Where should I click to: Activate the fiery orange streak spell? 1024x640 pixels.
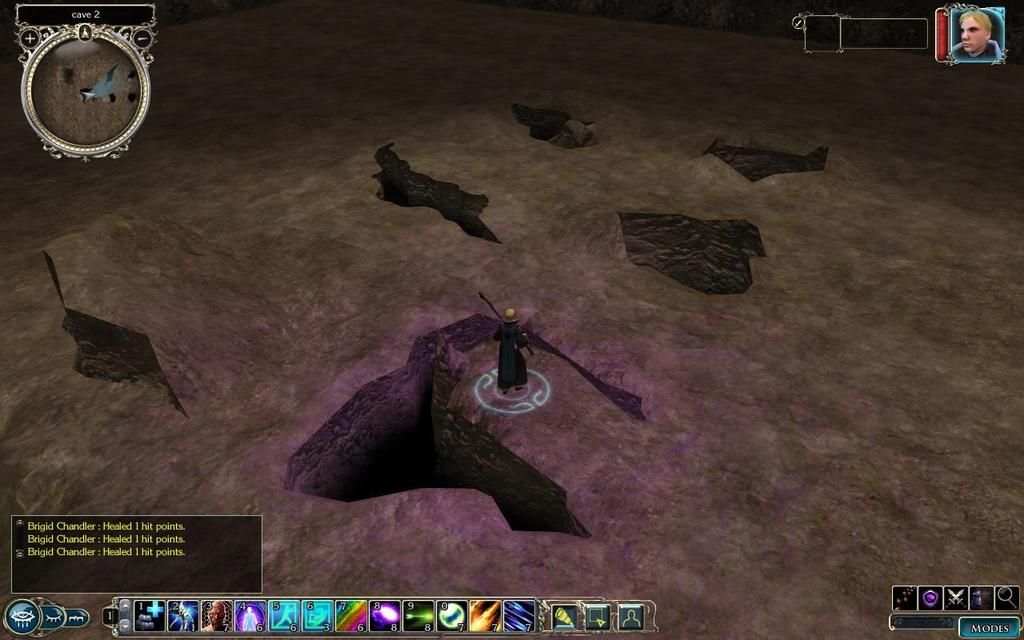click(x=486, y=615)
